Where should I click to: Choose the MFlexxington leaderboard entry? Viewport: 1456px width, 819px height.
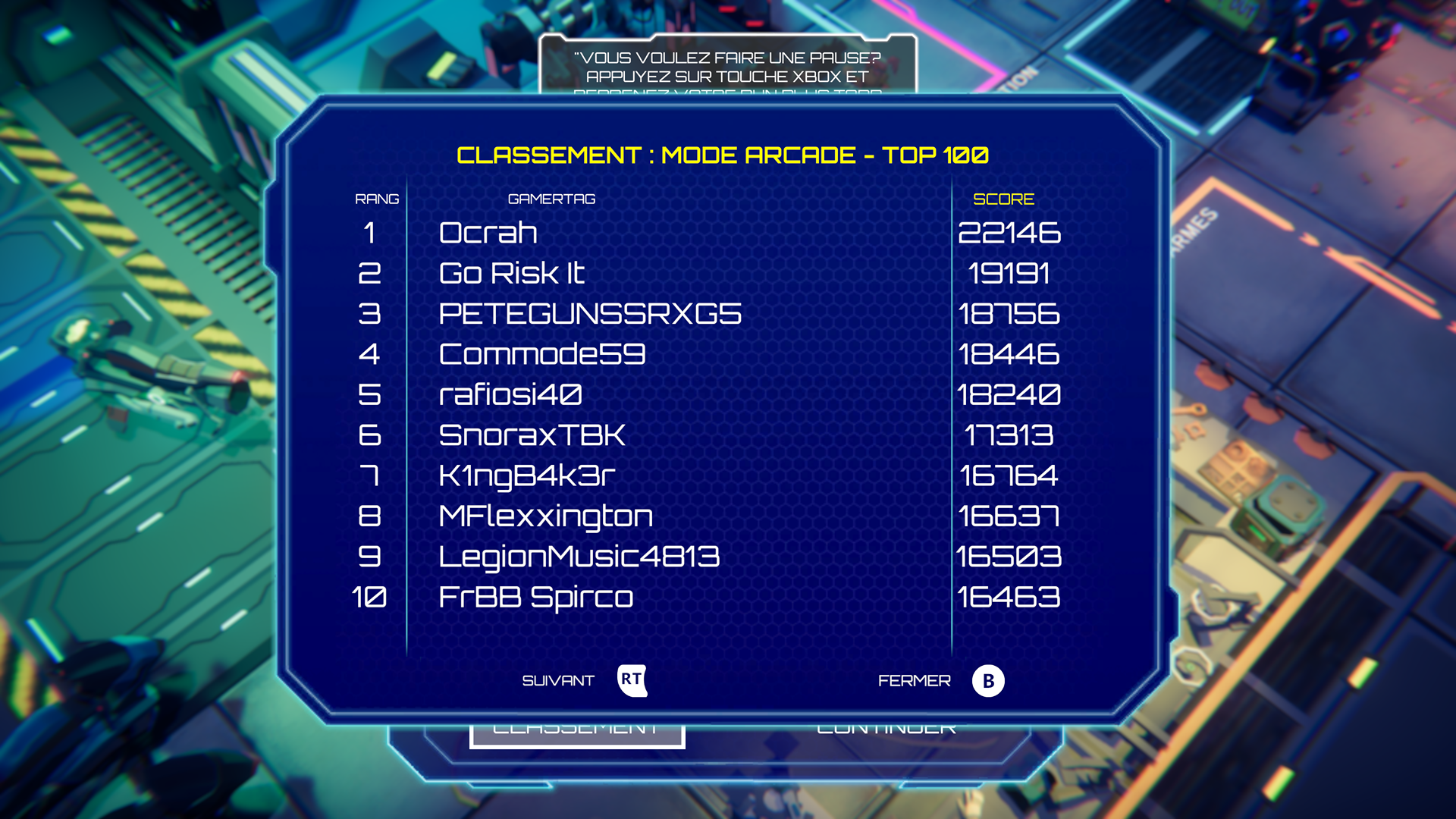[545, 516]
